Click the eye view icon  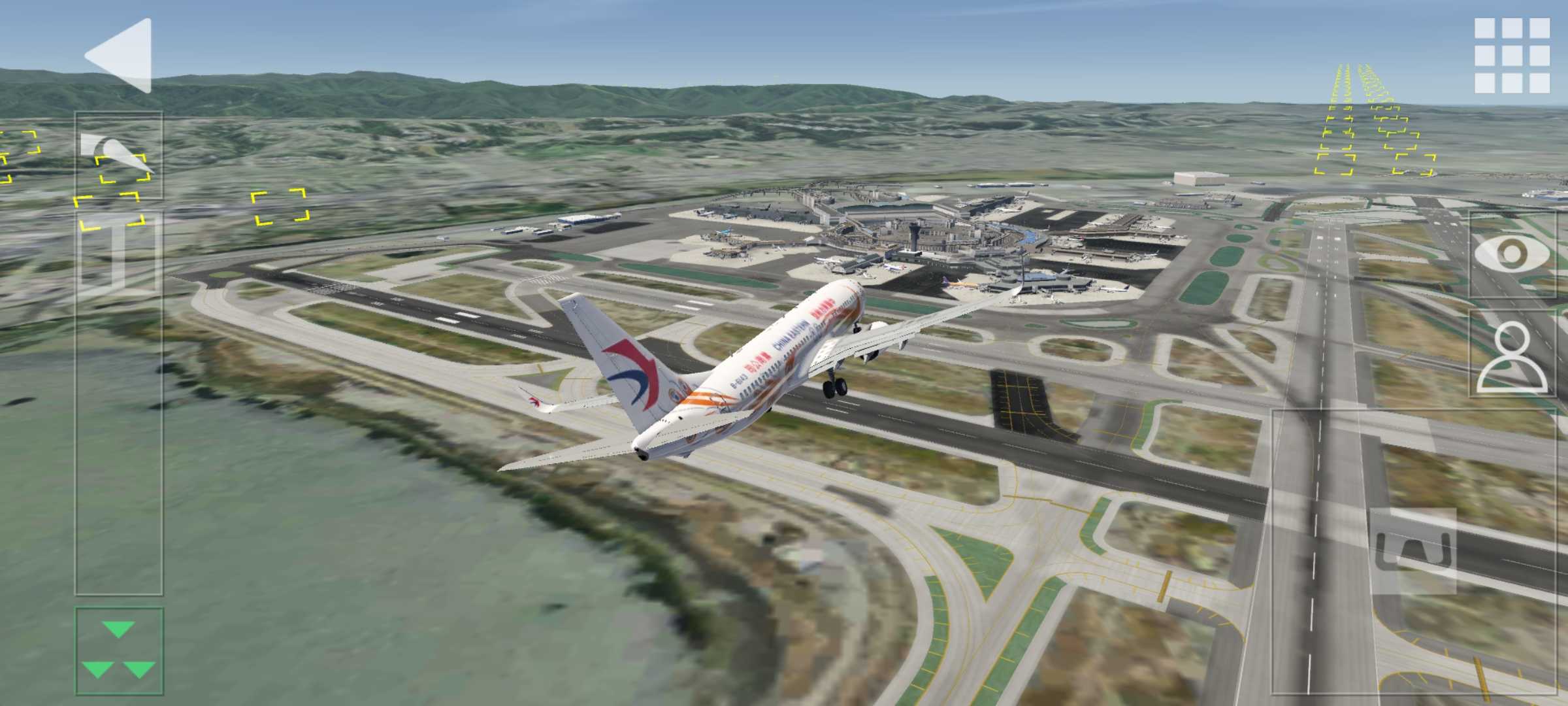click(x=1512, y=254)
